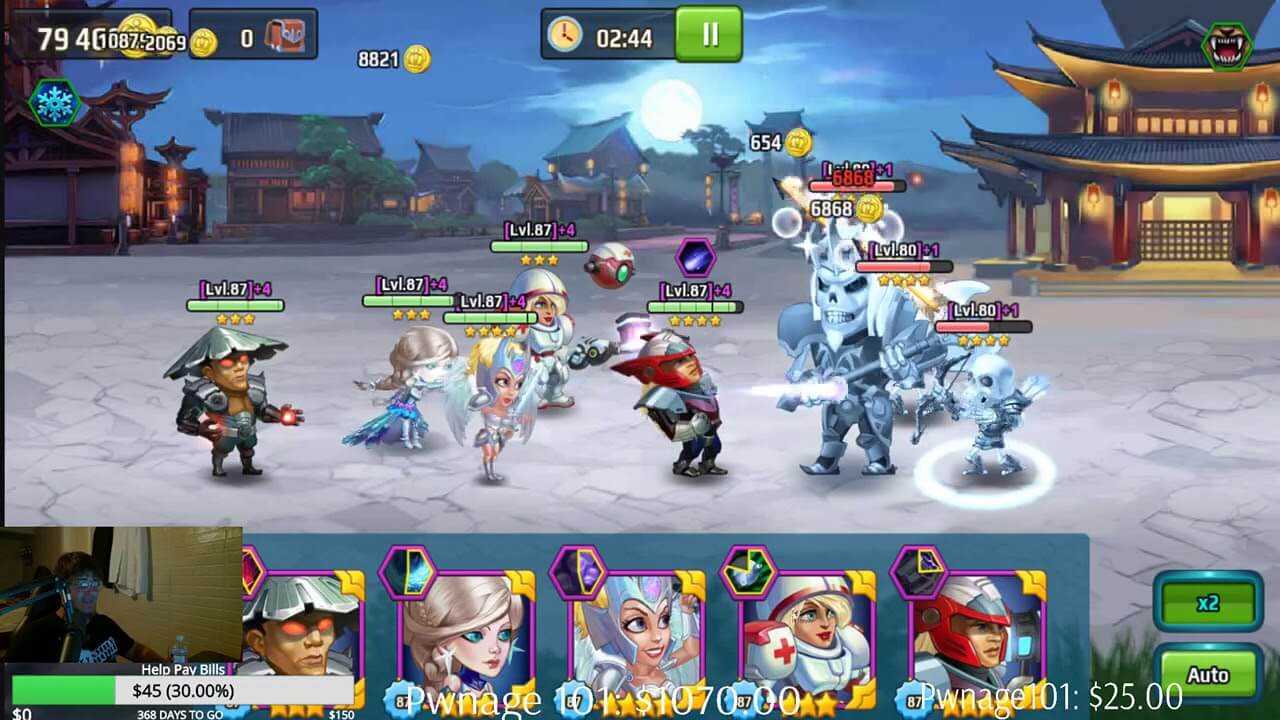Click the fanged beast icon

pyautogui.click(x=1226, y=46)
